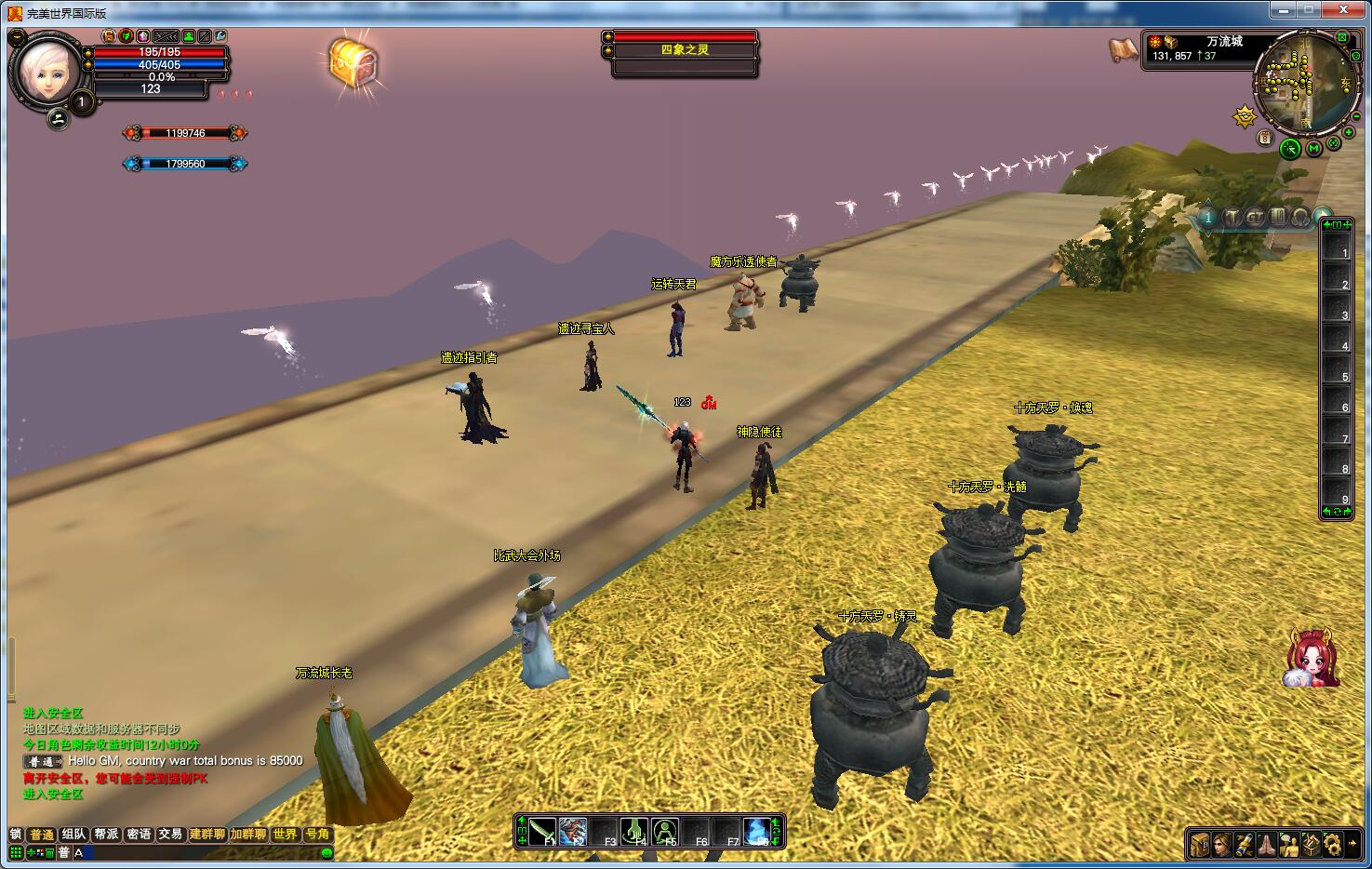1372x869 pixels.
Task: Open the calendar events icon
Action: tap(1265, 138)
